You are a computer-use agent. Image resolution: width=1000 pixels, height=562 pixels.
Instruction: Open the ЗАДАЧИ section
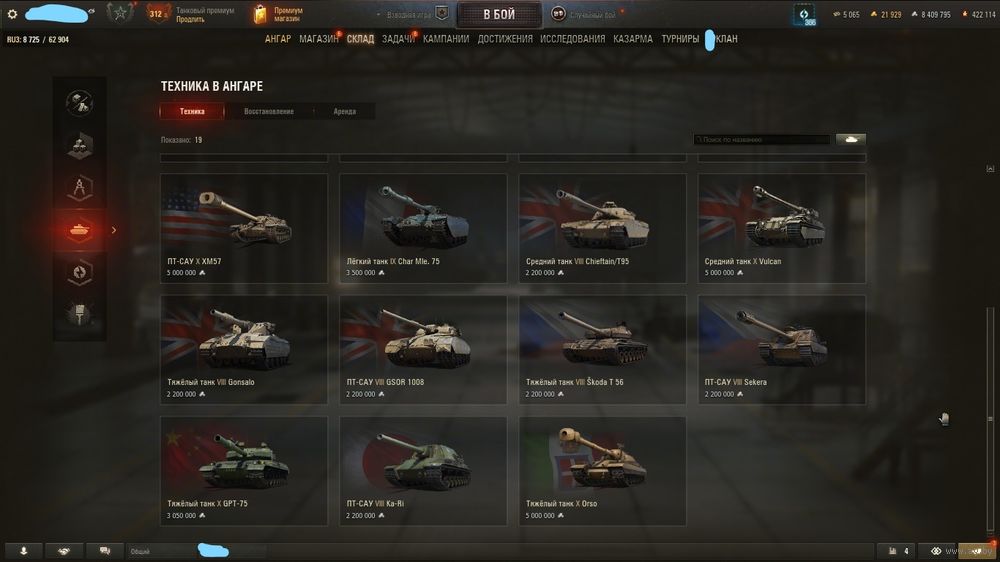click(397, 39)
